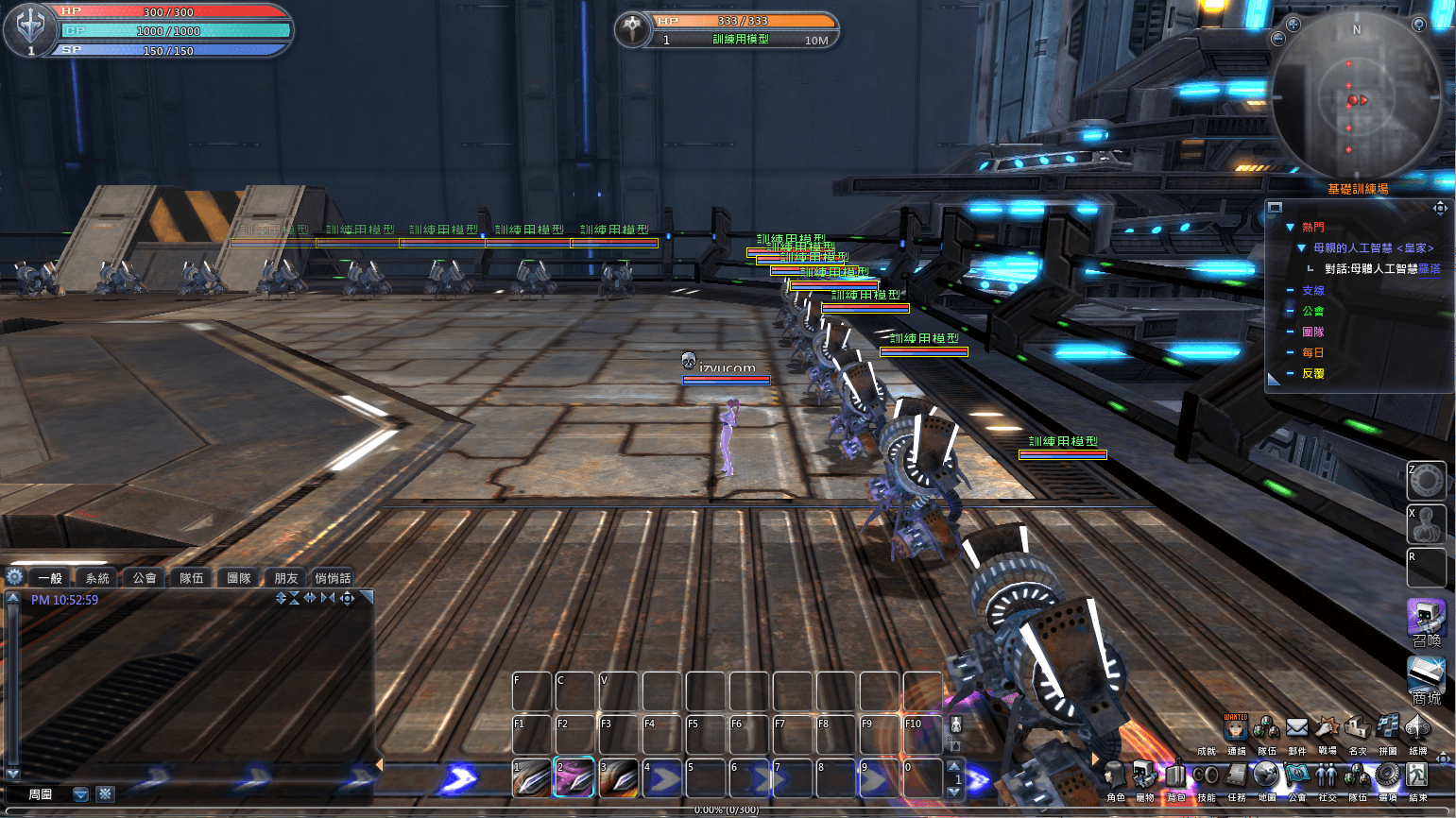Select the 悄悄話 whisper tab

click(x=333, y=578)
